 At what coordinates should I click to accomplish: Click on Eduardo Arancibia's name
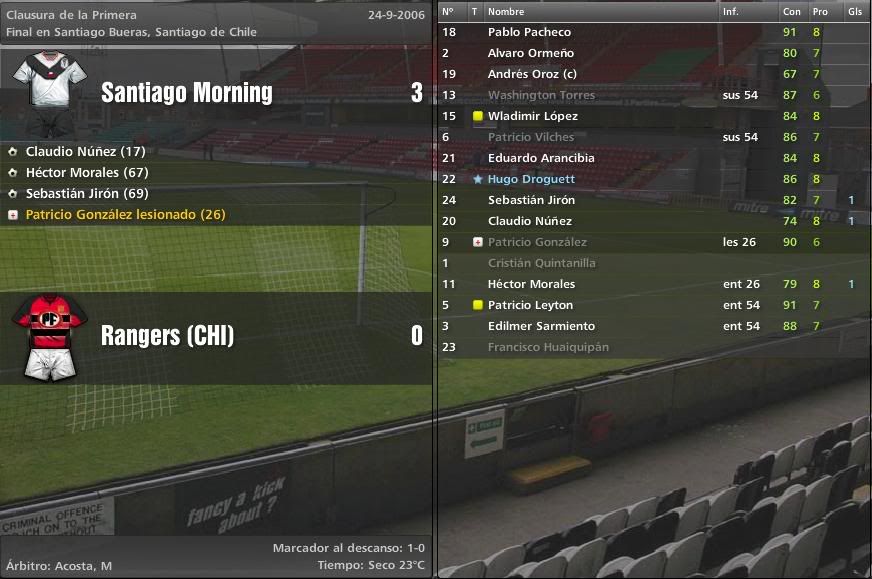click(x=541, y=158)
